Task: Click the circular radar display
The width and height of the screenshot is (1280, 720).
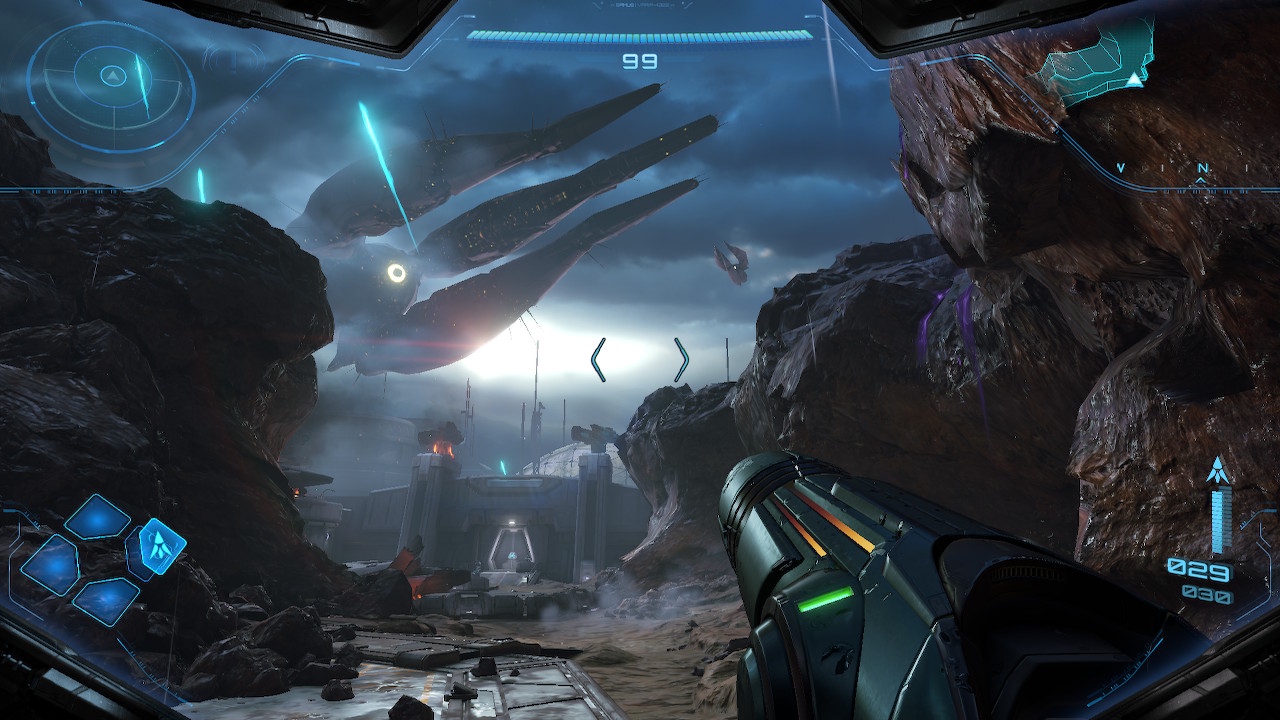Action: point(112,87)
